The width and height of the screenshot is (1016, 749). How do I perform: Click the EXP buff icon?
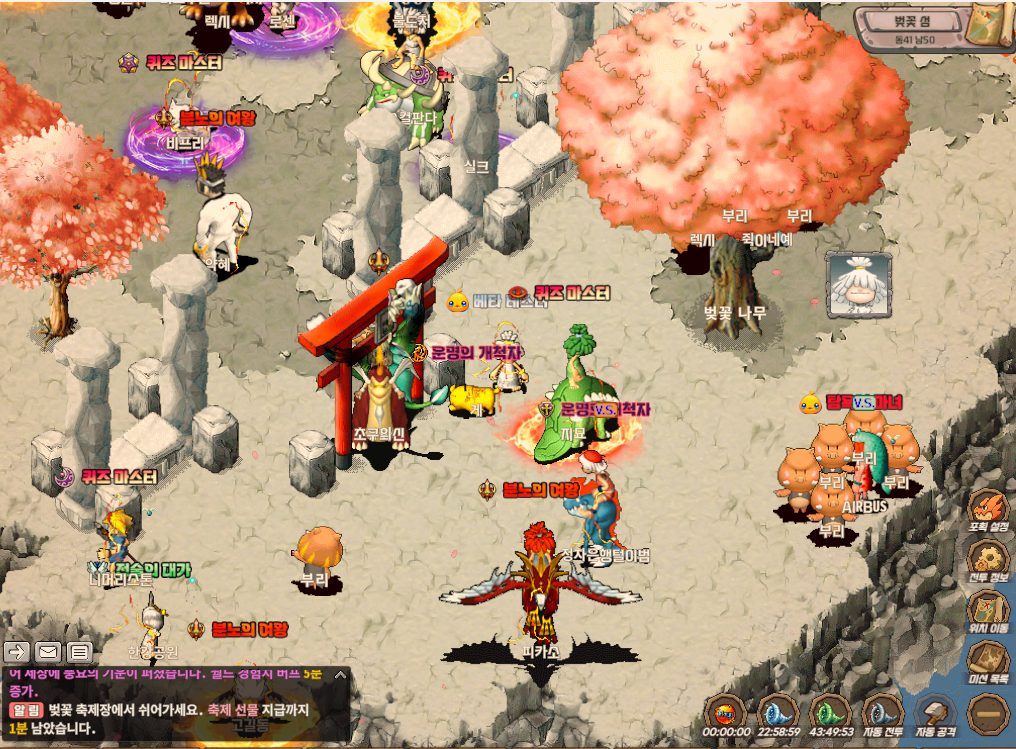click(x=724, y=714)
